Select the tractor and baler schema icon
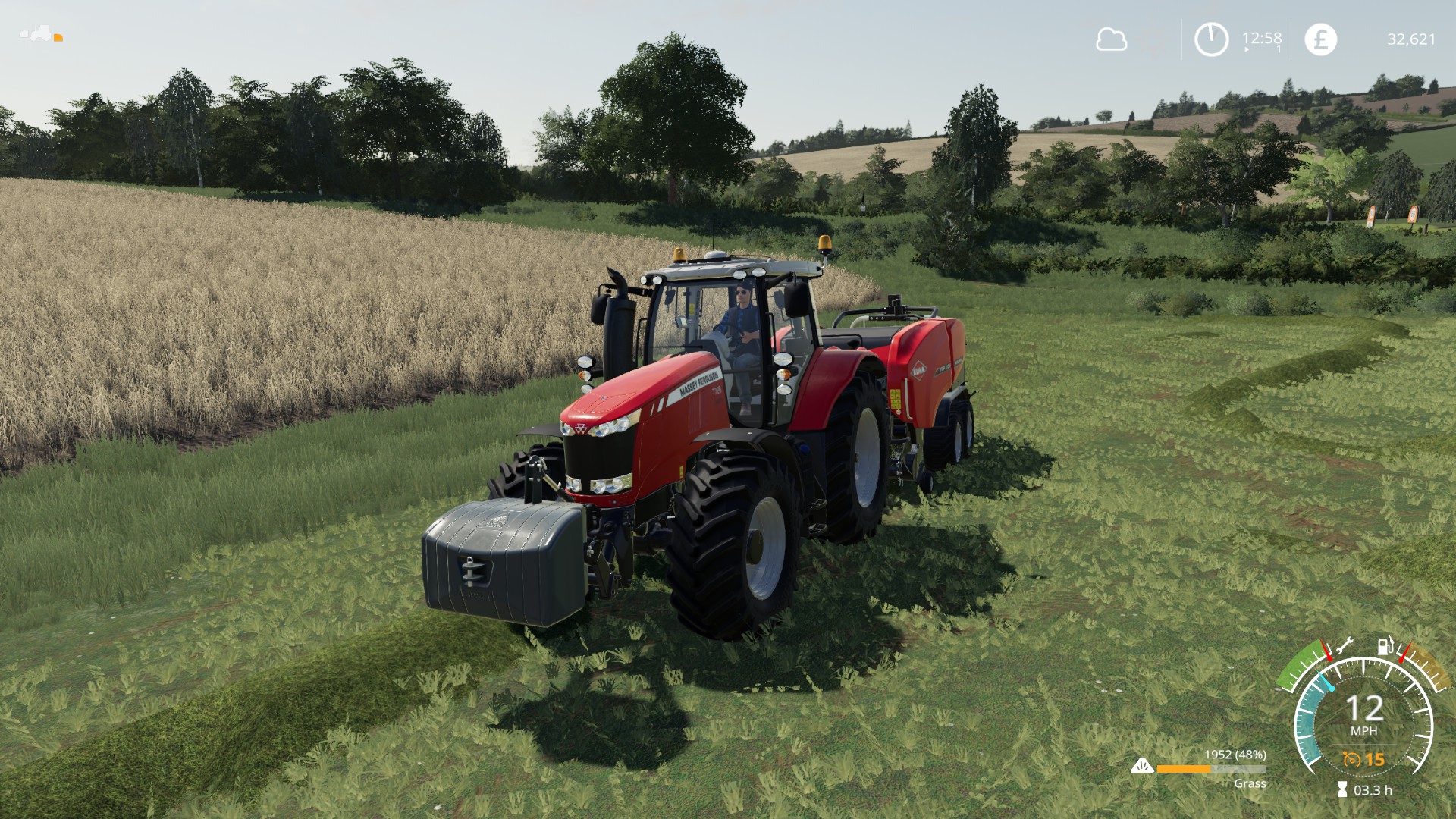 tap(41, 34)
